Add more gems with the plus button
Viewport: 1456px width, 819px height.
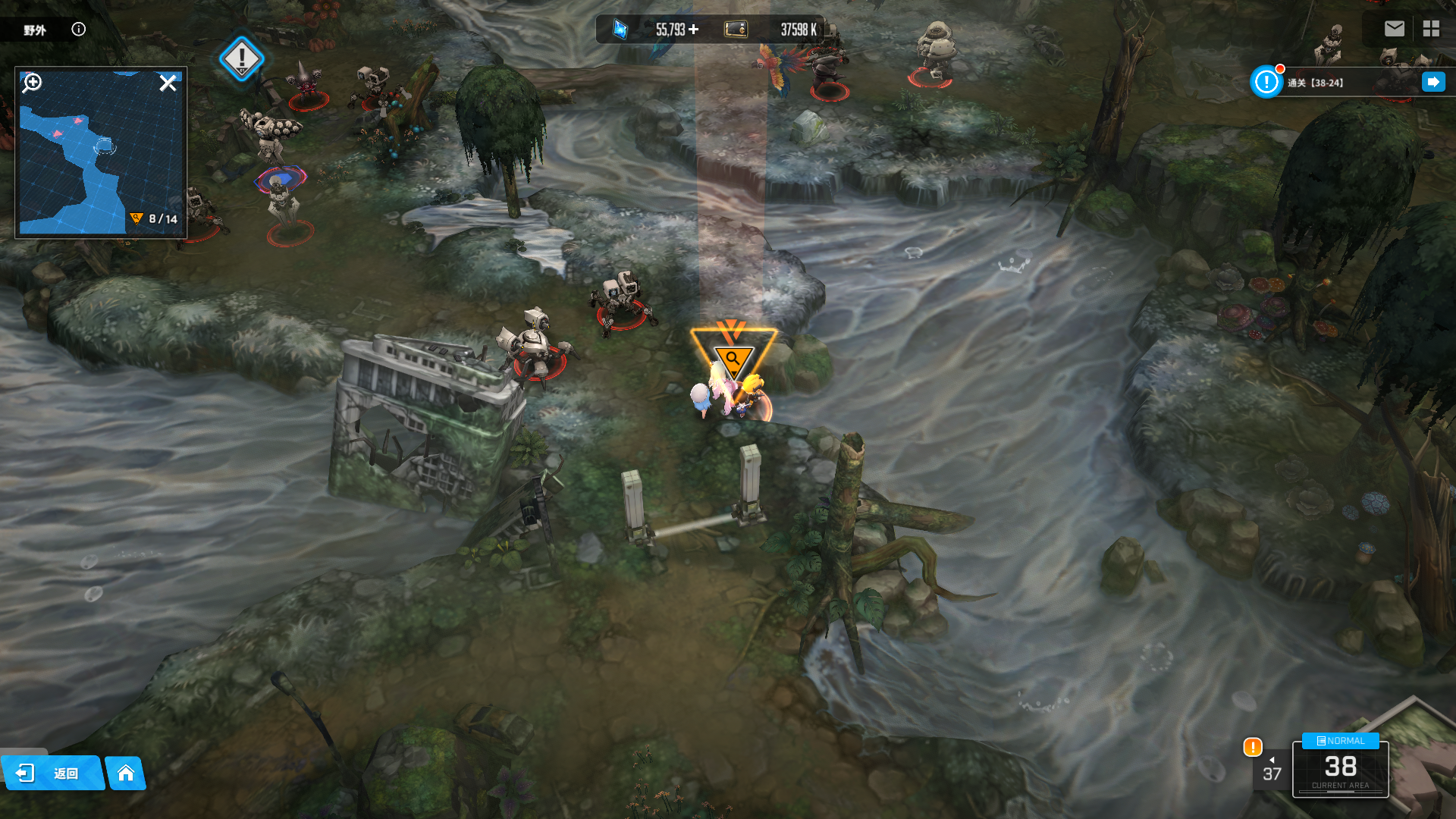(693, 30)
